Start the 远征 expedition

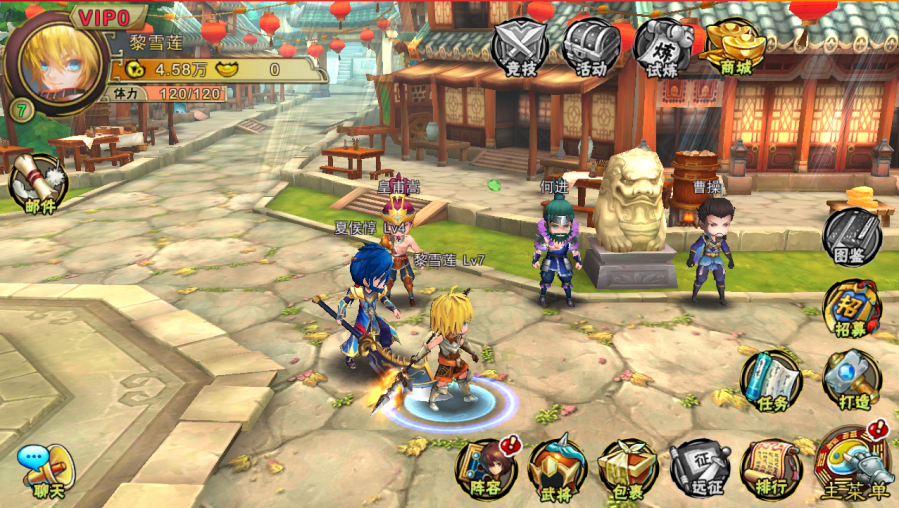tap(698, 468)
